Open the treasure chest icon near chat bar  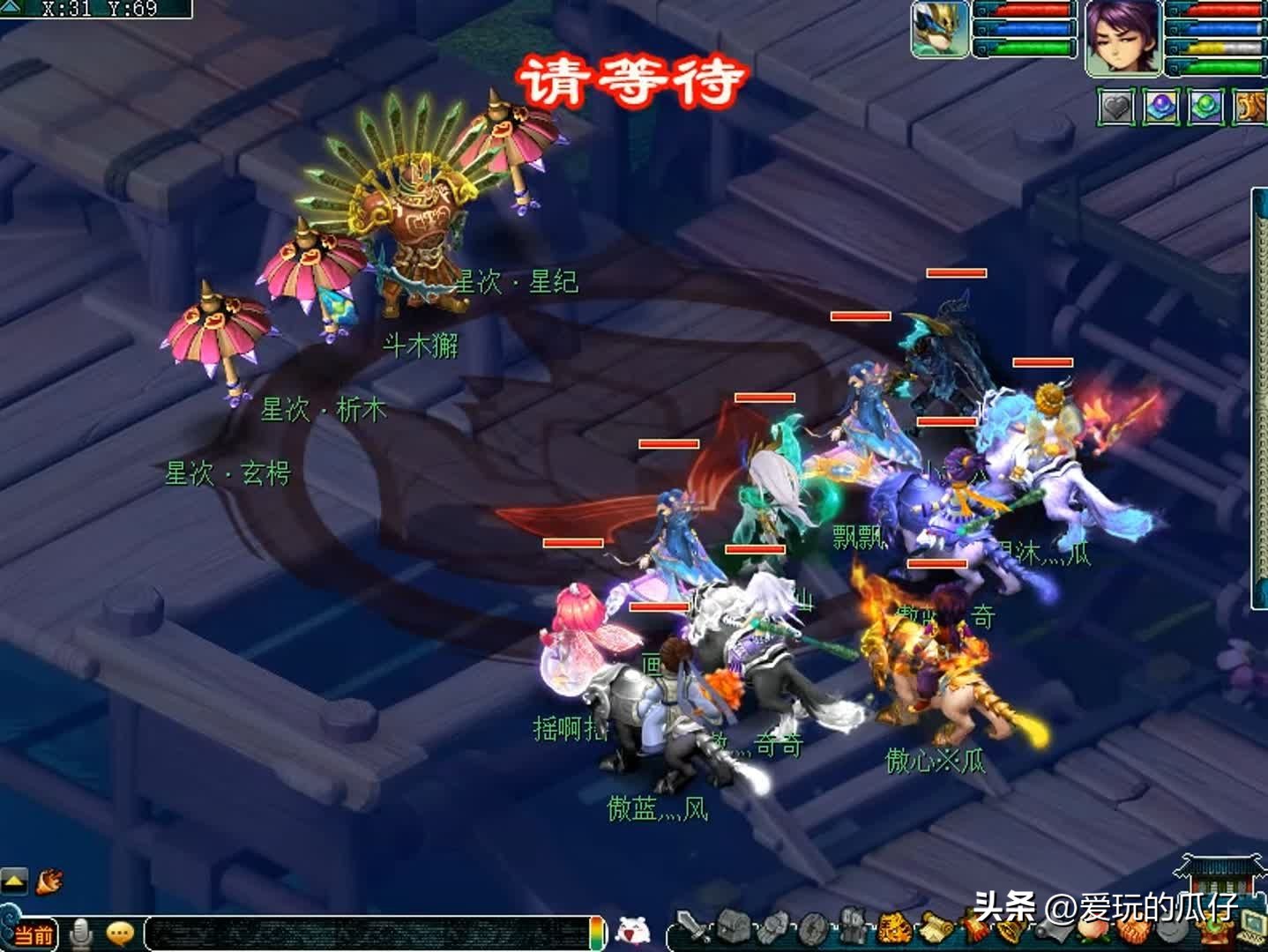733,926
